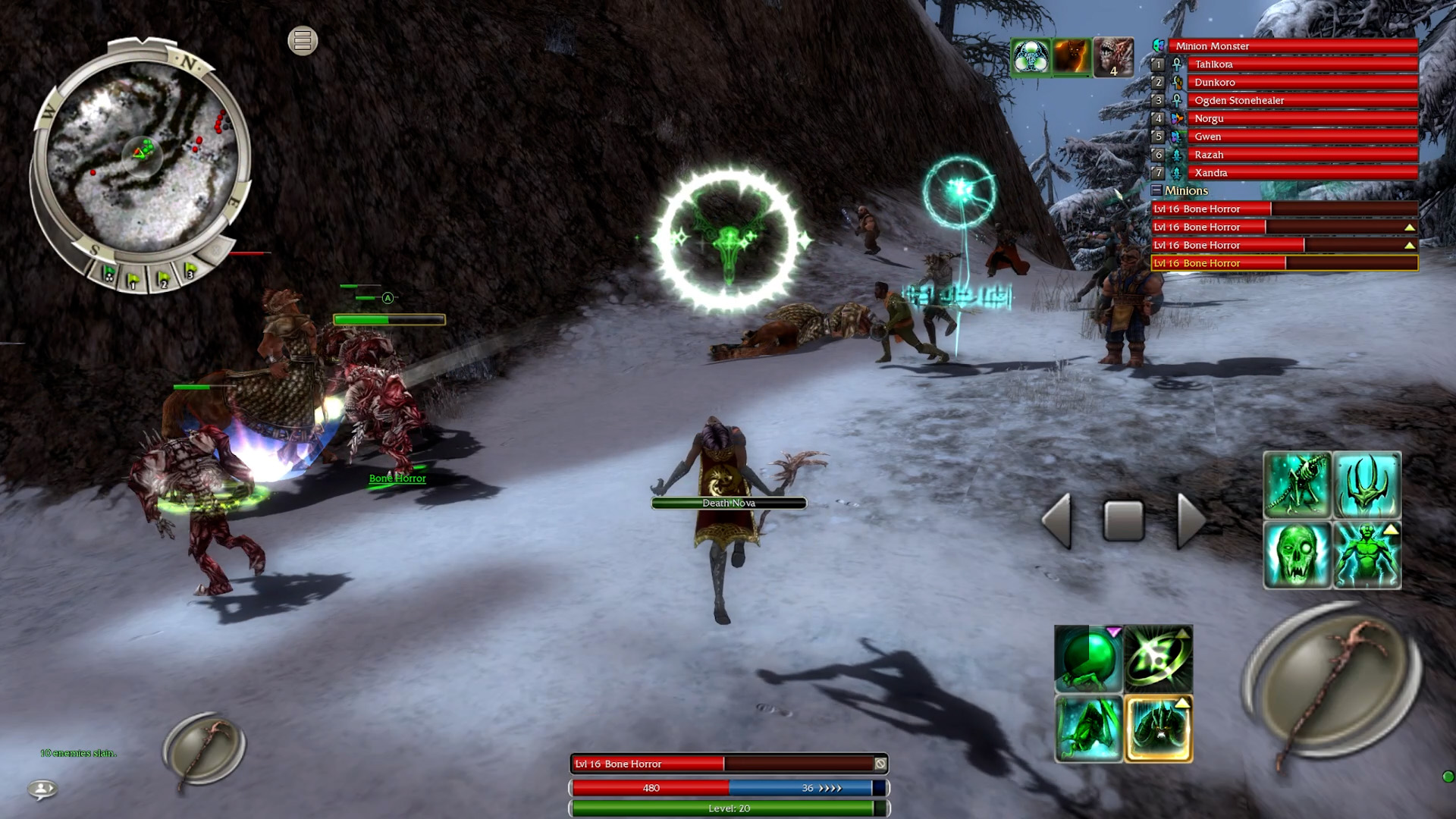Select Gwen in the party list
The height and width of the screenshot is (819, 1456).
[1289, 136]
